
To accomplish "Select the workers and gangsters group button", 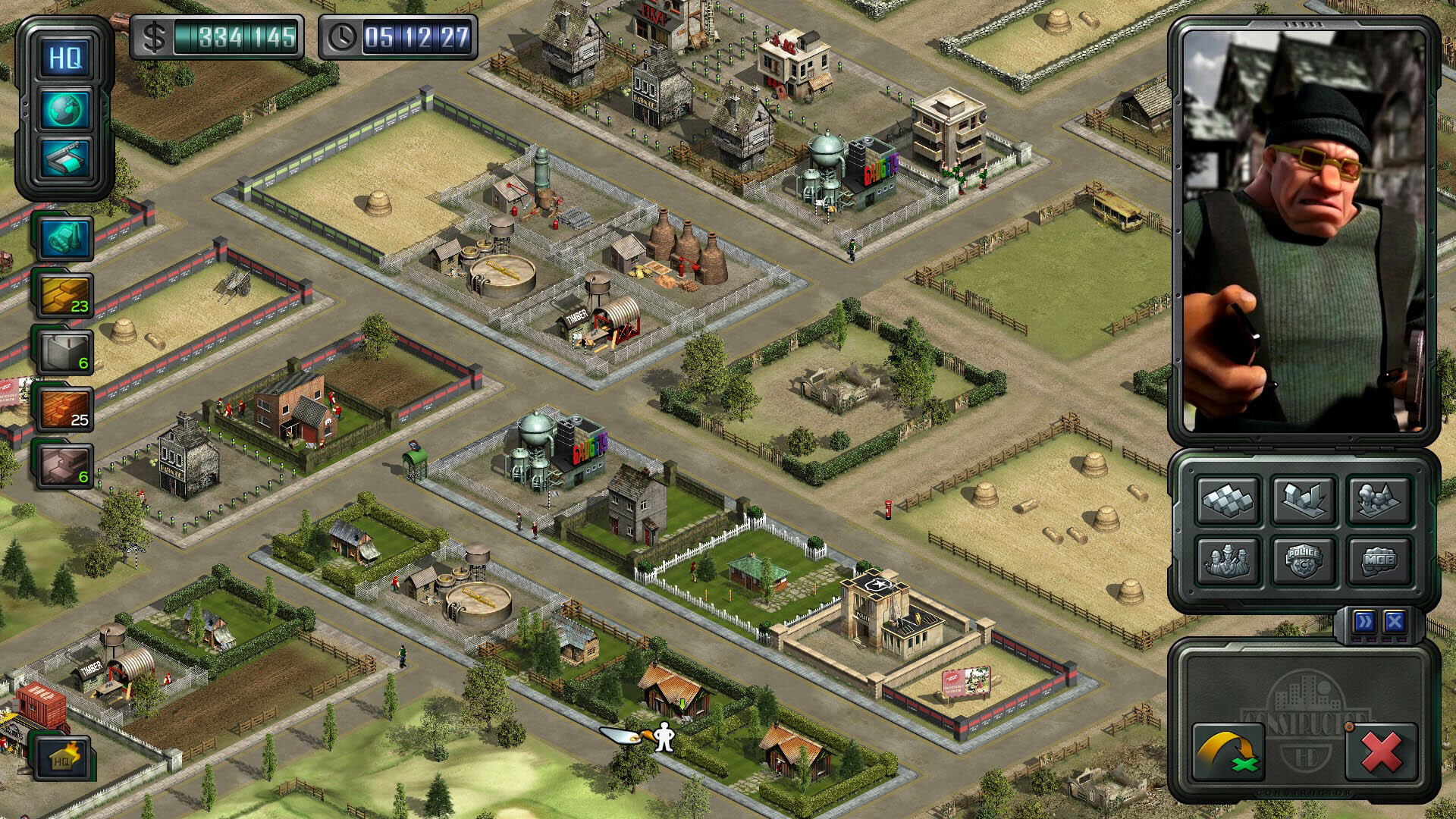I will 1228,561.
